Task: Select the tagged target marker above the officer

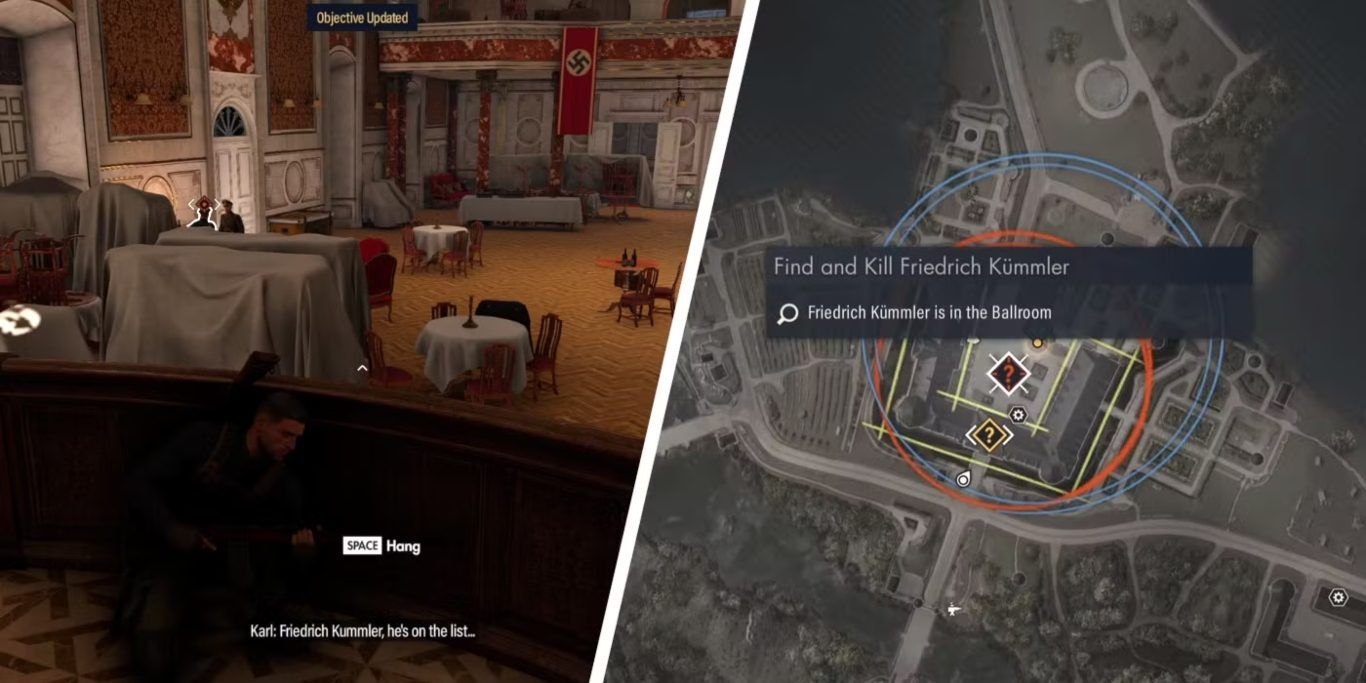Action: (203, 208)
